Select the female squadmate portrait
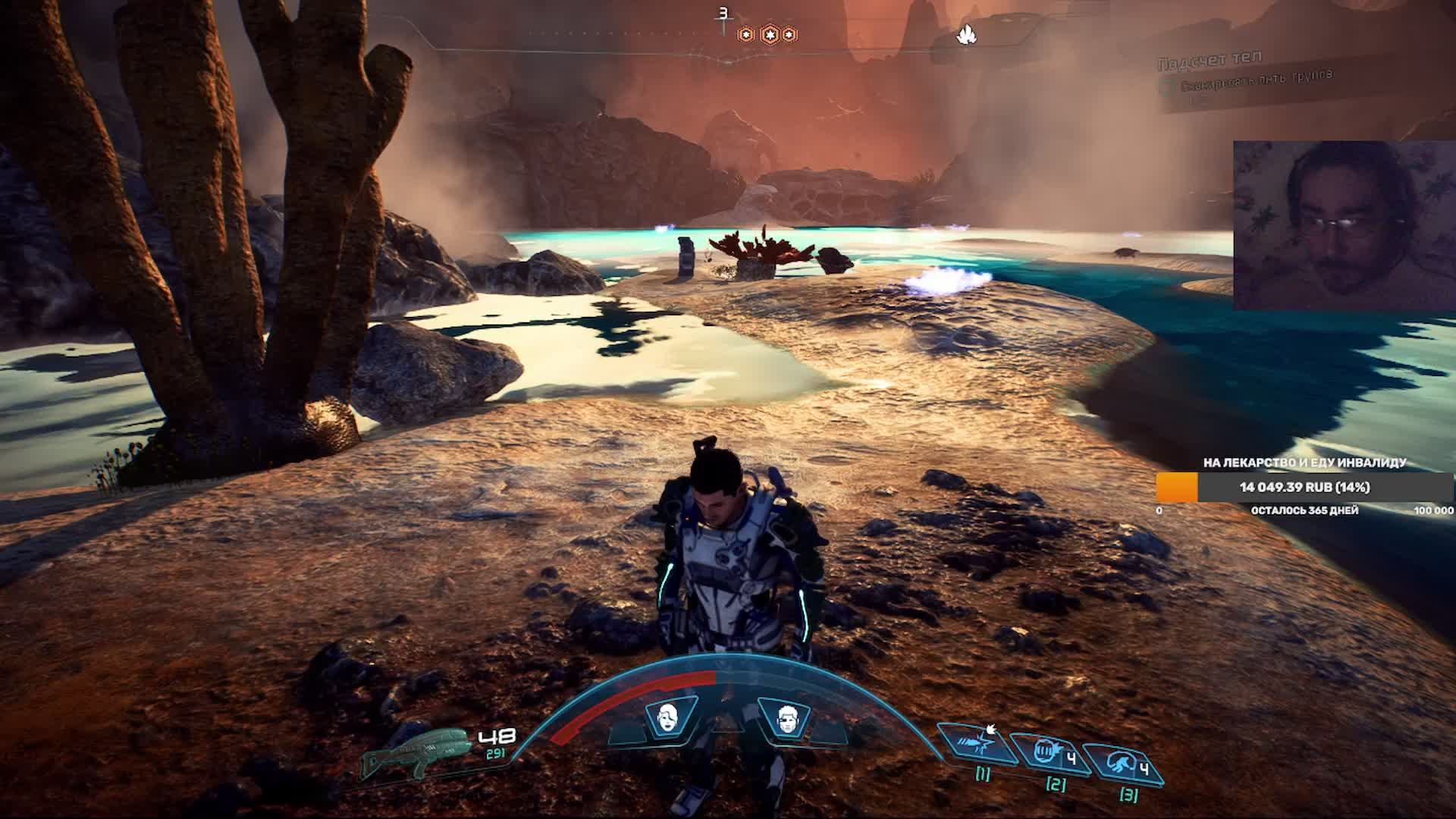 tap(668, 716)
